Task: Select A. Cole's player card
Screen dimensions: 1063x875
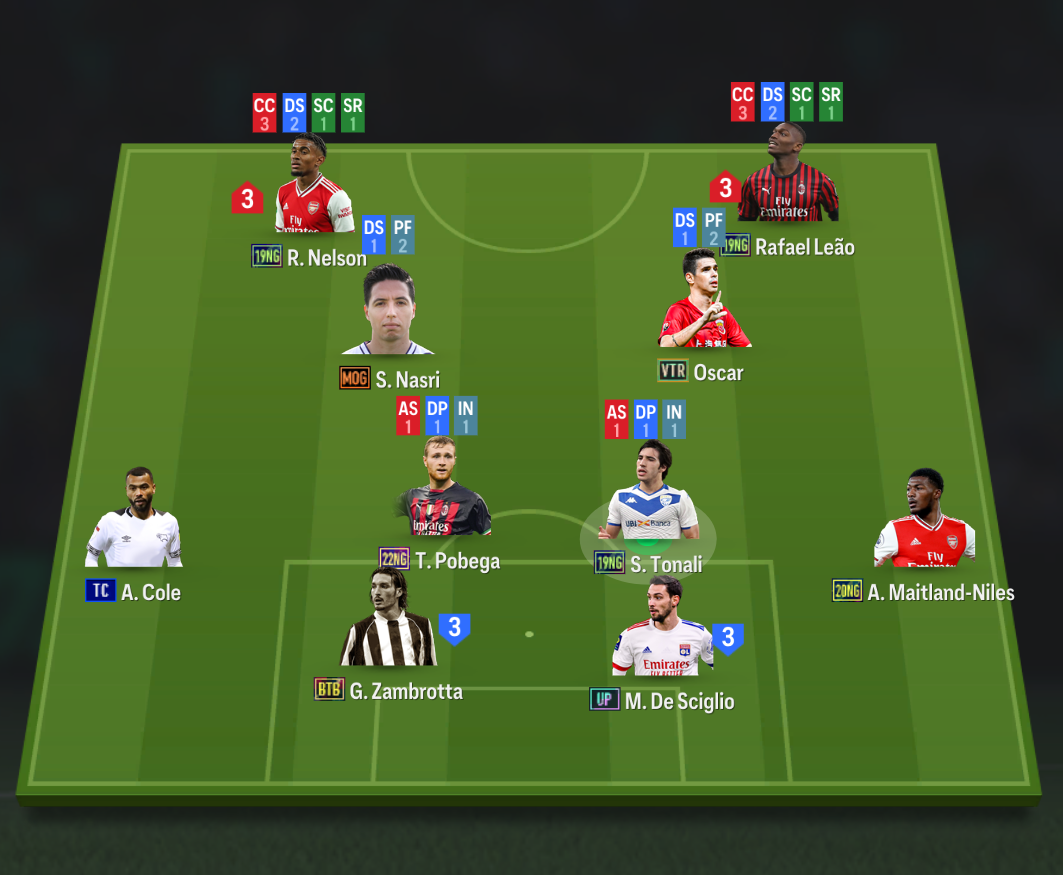Action: tap(134, 522)
